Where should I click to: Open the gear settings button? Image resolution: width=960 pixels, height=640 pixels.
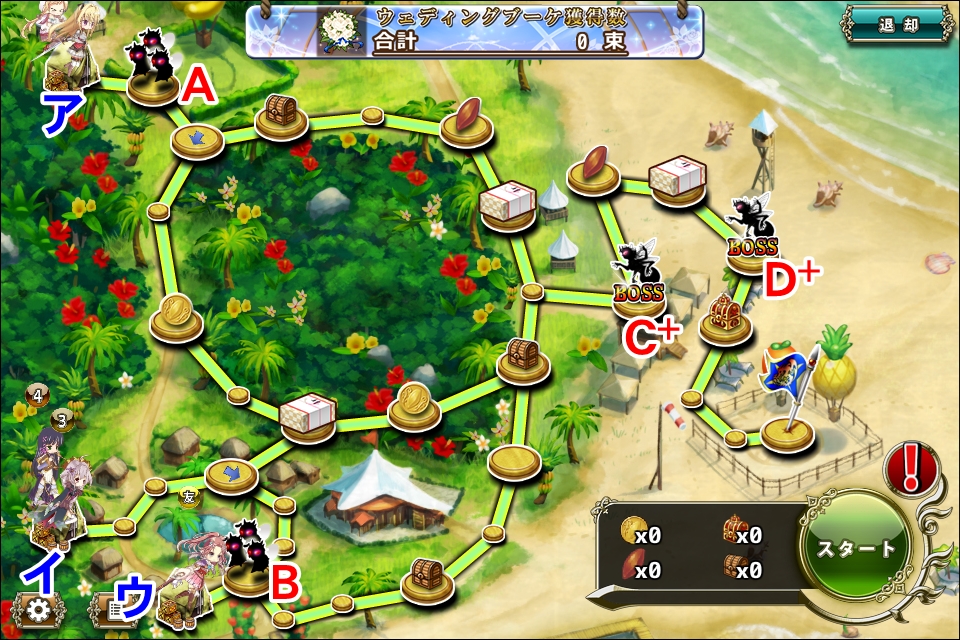click(x=39, y=609)
